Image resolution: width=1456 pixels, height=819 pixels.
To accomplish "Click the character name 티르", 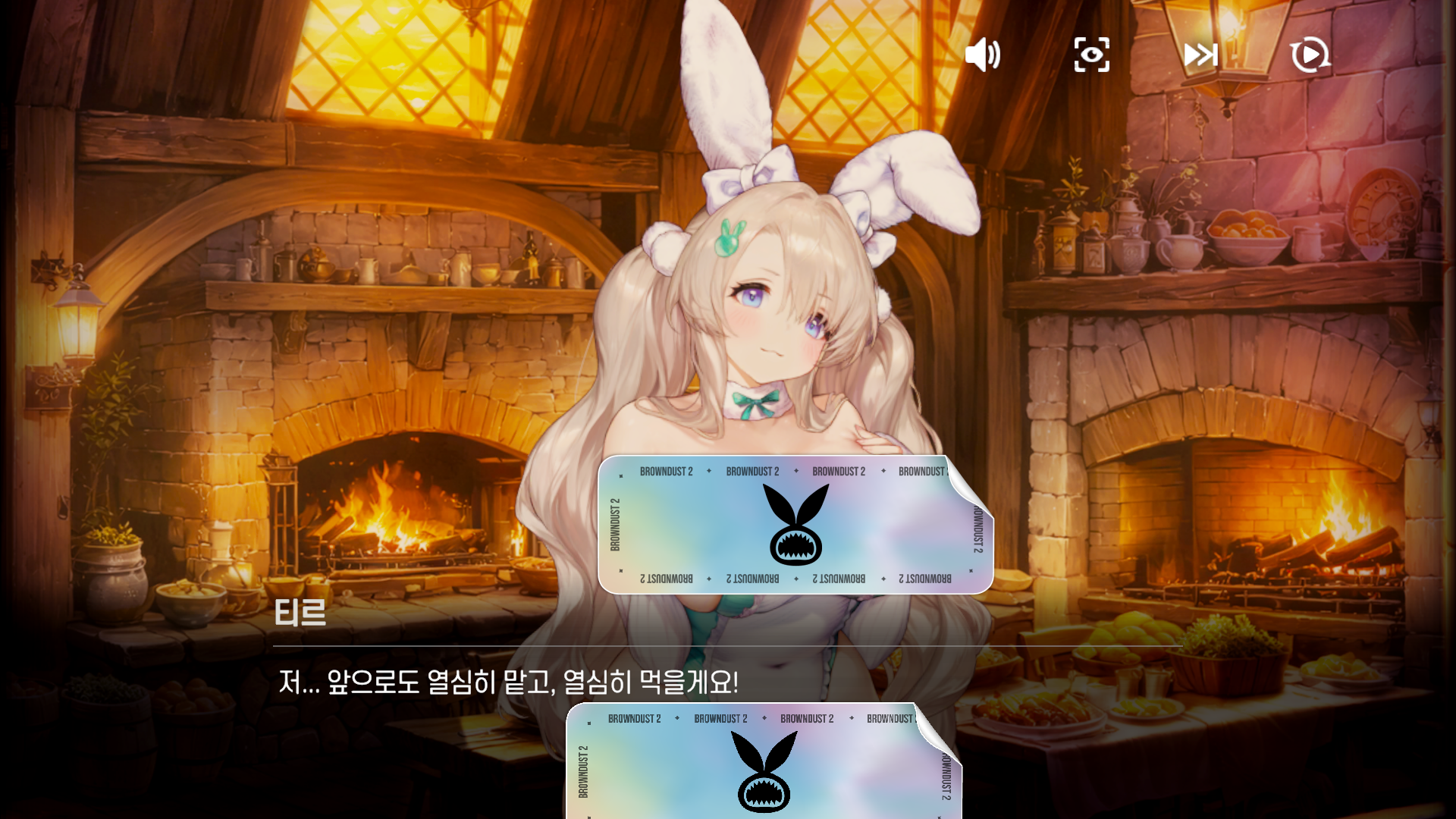I will pyautogui.click(x=300, y=614).
